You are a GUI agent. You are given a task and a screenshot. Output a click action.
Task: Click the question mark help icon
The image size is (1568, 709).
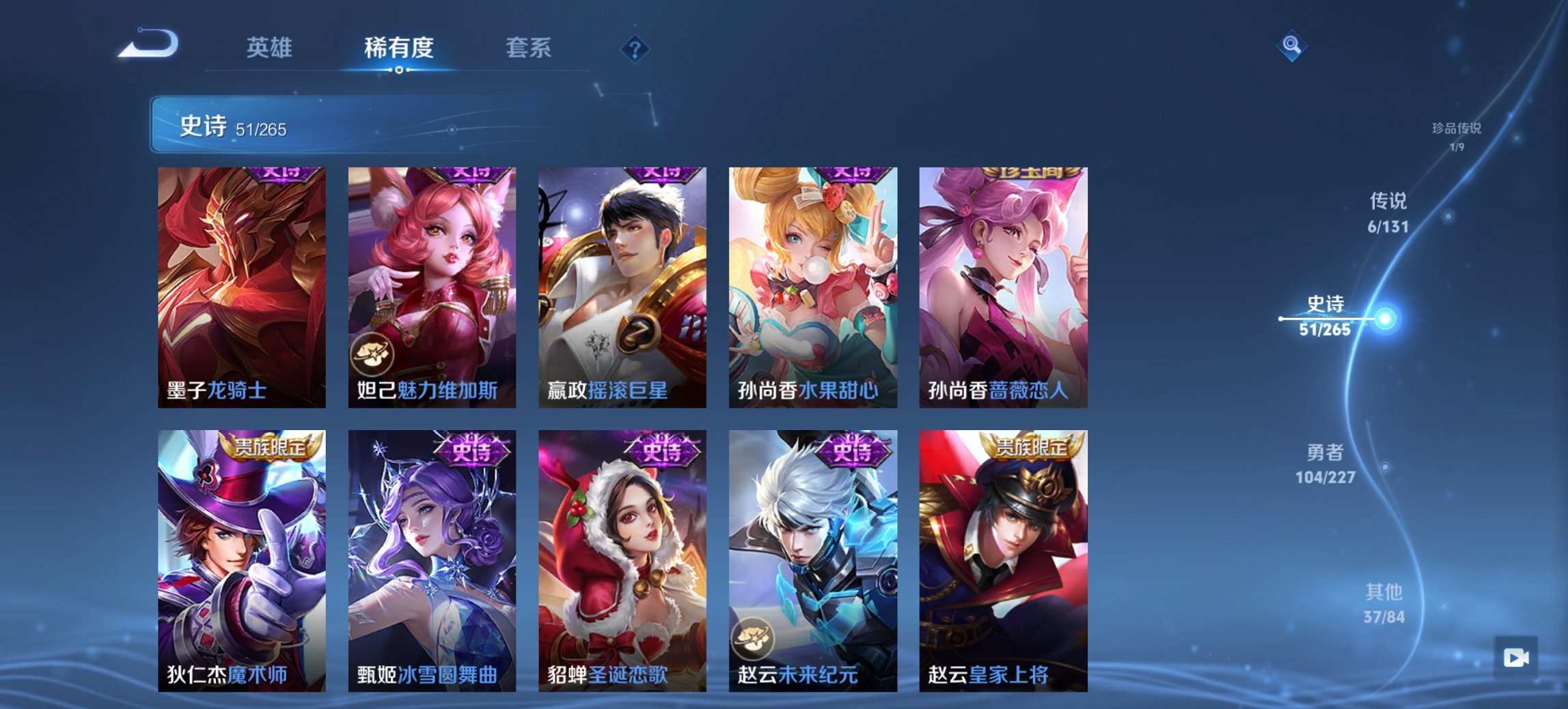point(636,49)
